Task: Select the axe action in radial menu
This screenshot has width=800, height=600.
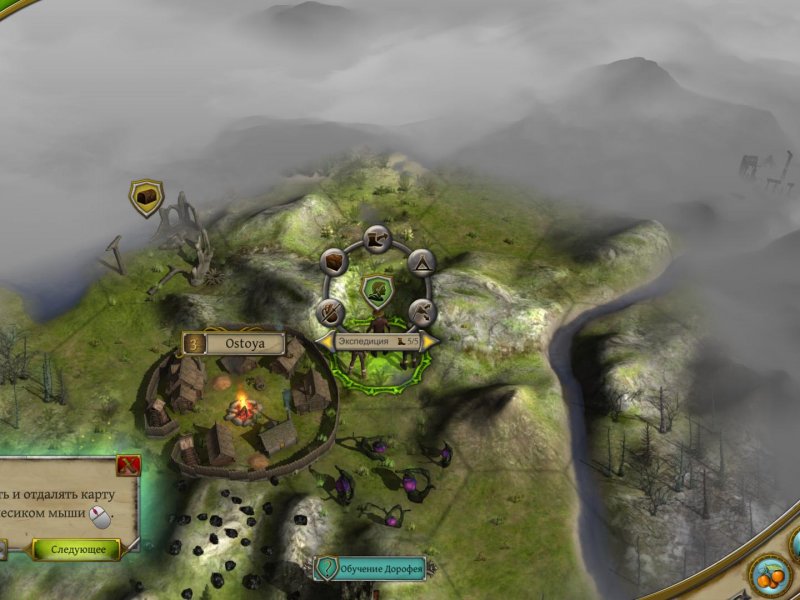Action: pyautogui.click(x=421, y=310)
